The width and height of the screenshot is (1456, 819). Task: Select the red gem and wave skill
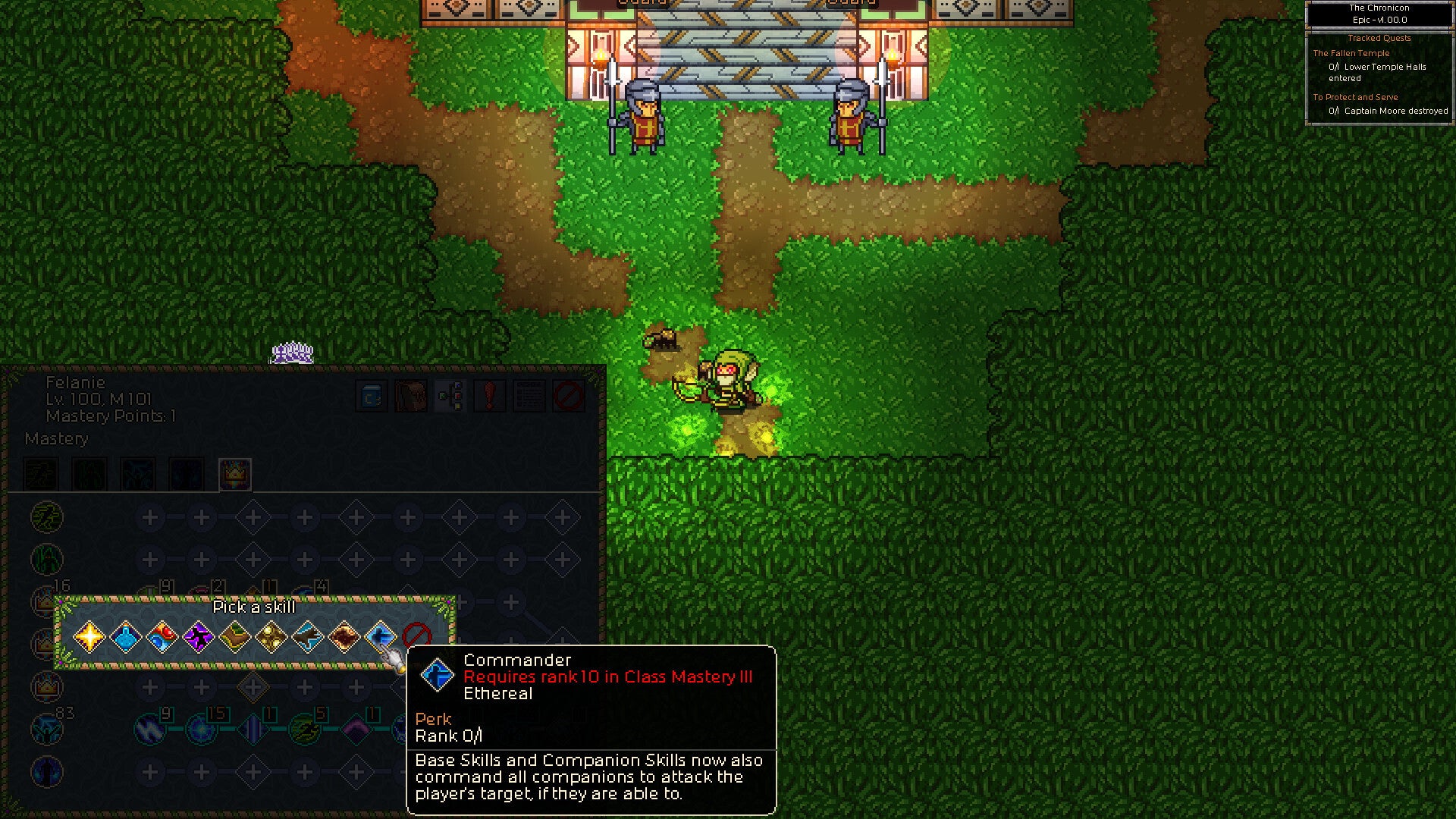pos(162,637)
